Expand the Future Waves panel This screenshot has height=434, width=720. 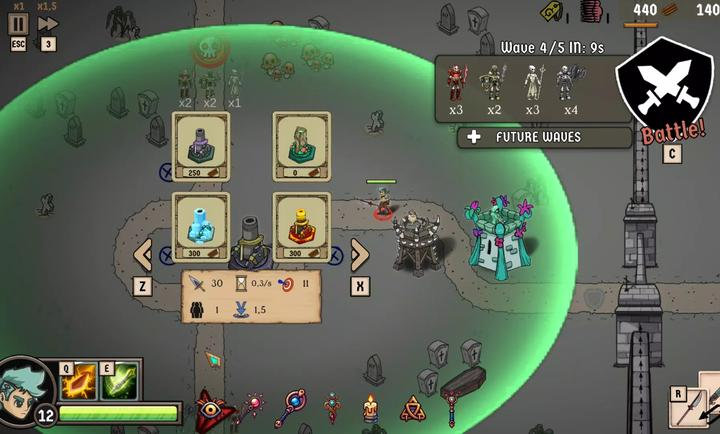click(544, 137)
